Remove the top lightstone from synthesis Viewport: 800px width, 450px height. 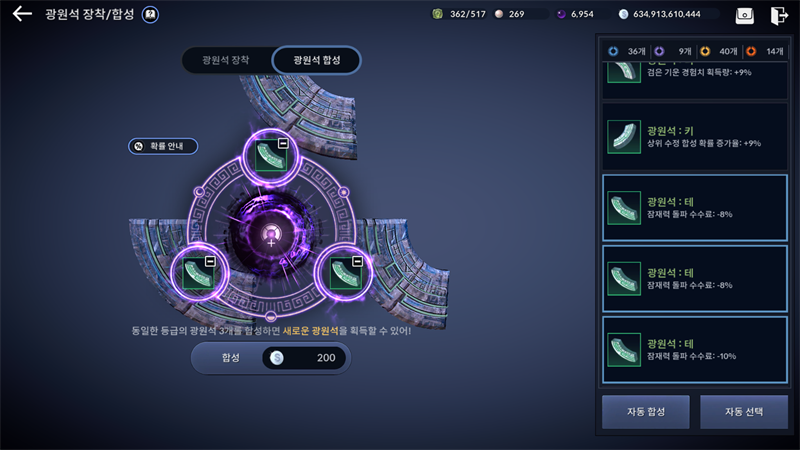[x=283, y=145]
